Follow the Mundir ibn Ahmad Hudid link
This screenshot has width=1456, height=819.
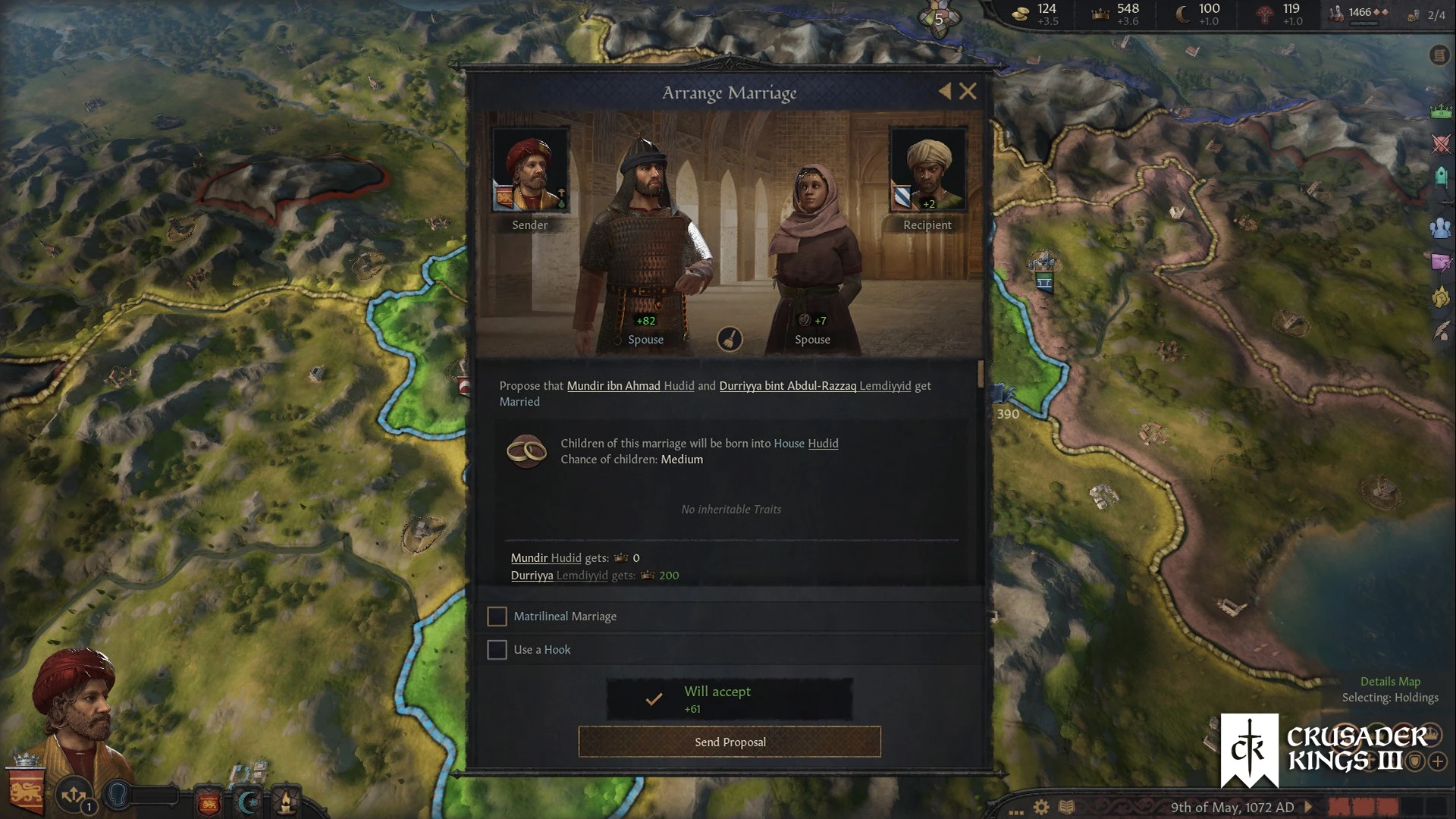tap(630, 386)
